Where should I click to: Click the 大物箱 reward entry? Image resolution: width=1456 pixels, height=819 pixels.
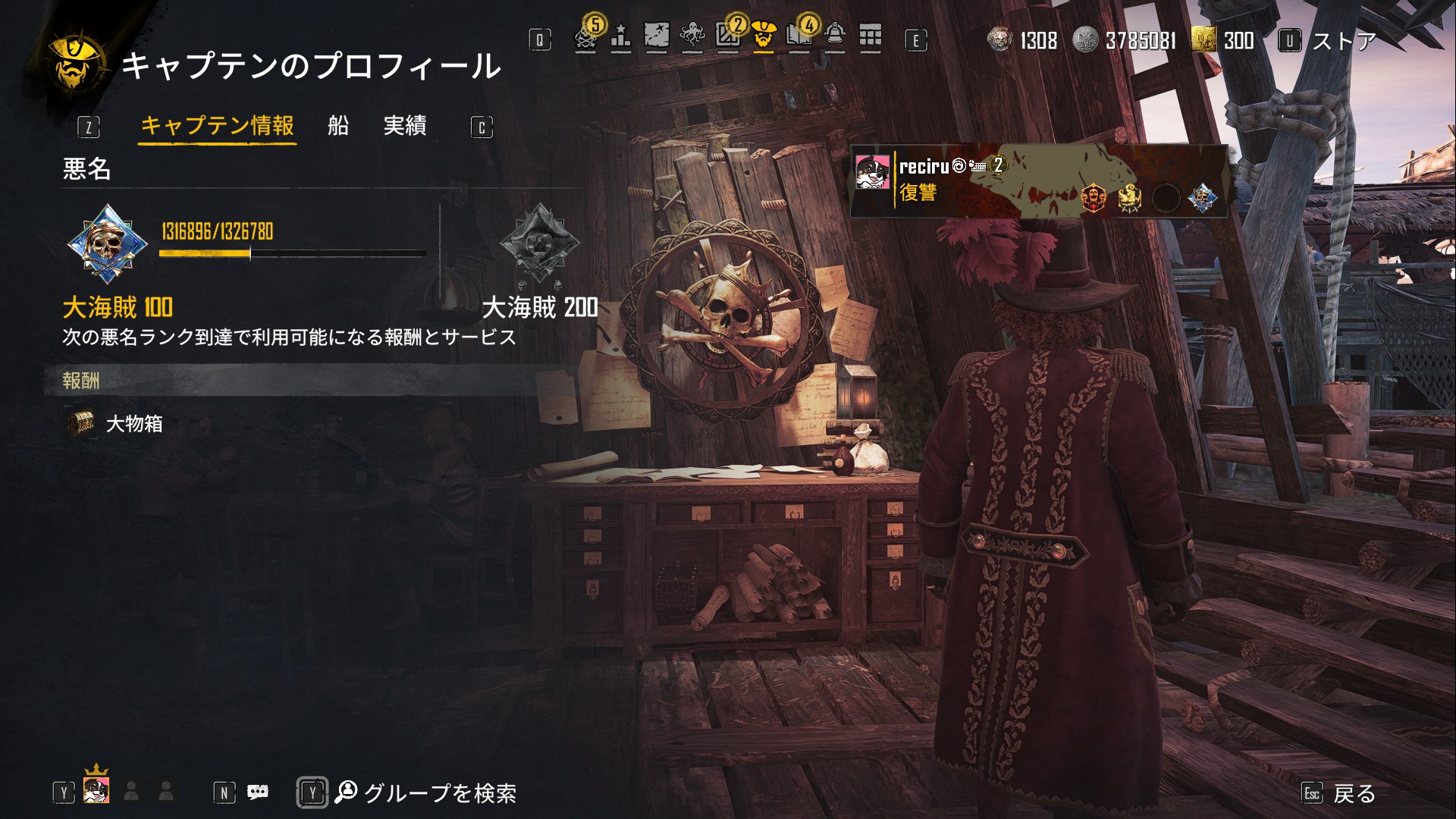134,424
